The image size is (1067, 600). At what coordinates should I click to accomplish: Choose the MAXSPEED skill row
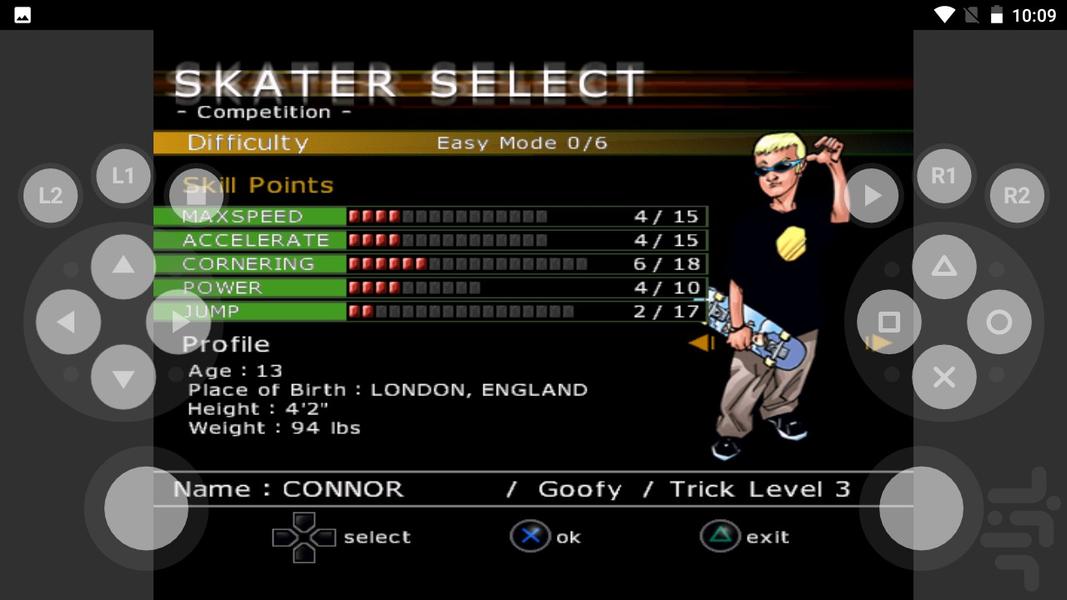click(x=430, y=216)
